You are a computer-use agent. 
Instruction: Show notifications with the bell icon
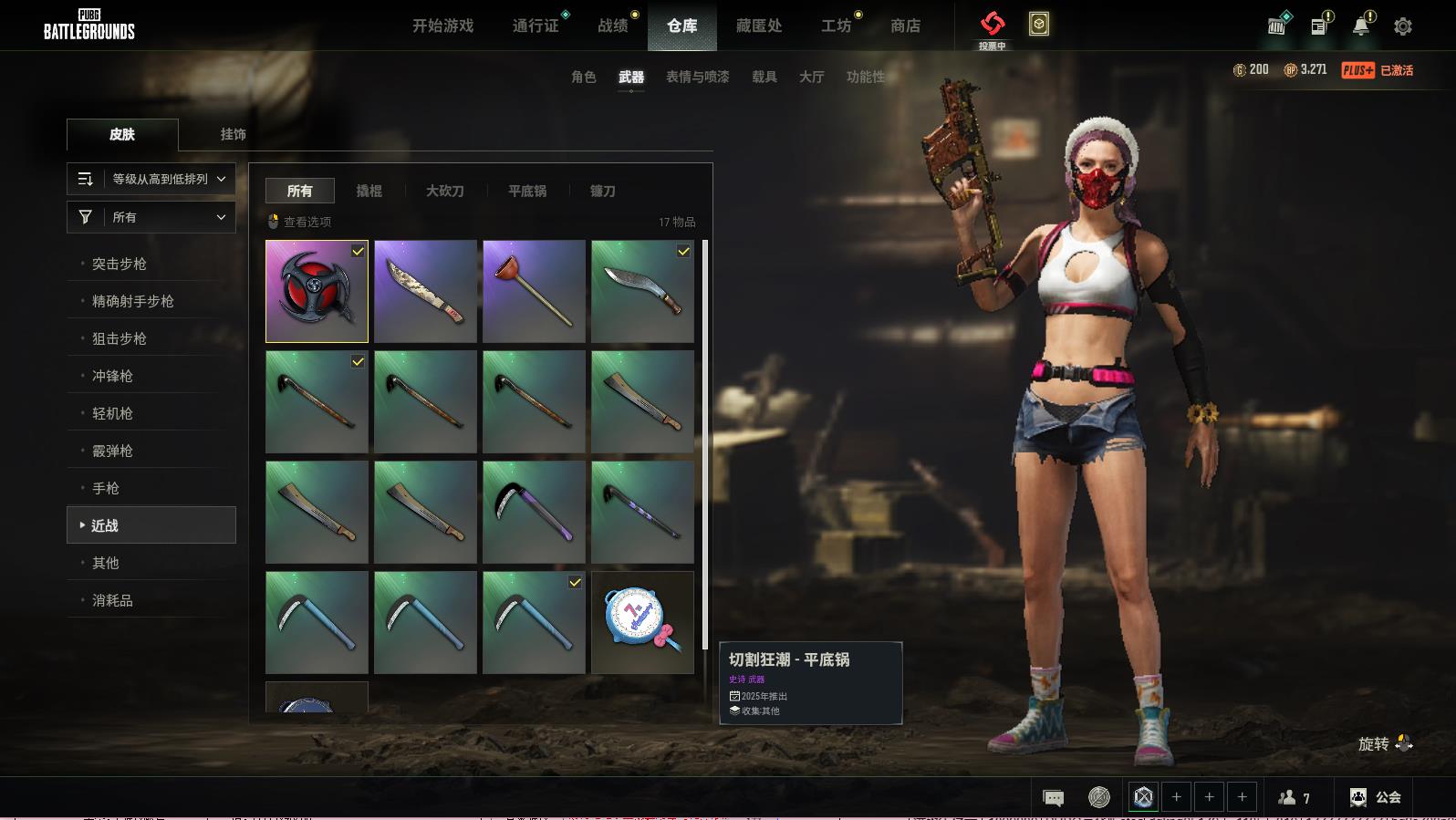click(1361, 26)
